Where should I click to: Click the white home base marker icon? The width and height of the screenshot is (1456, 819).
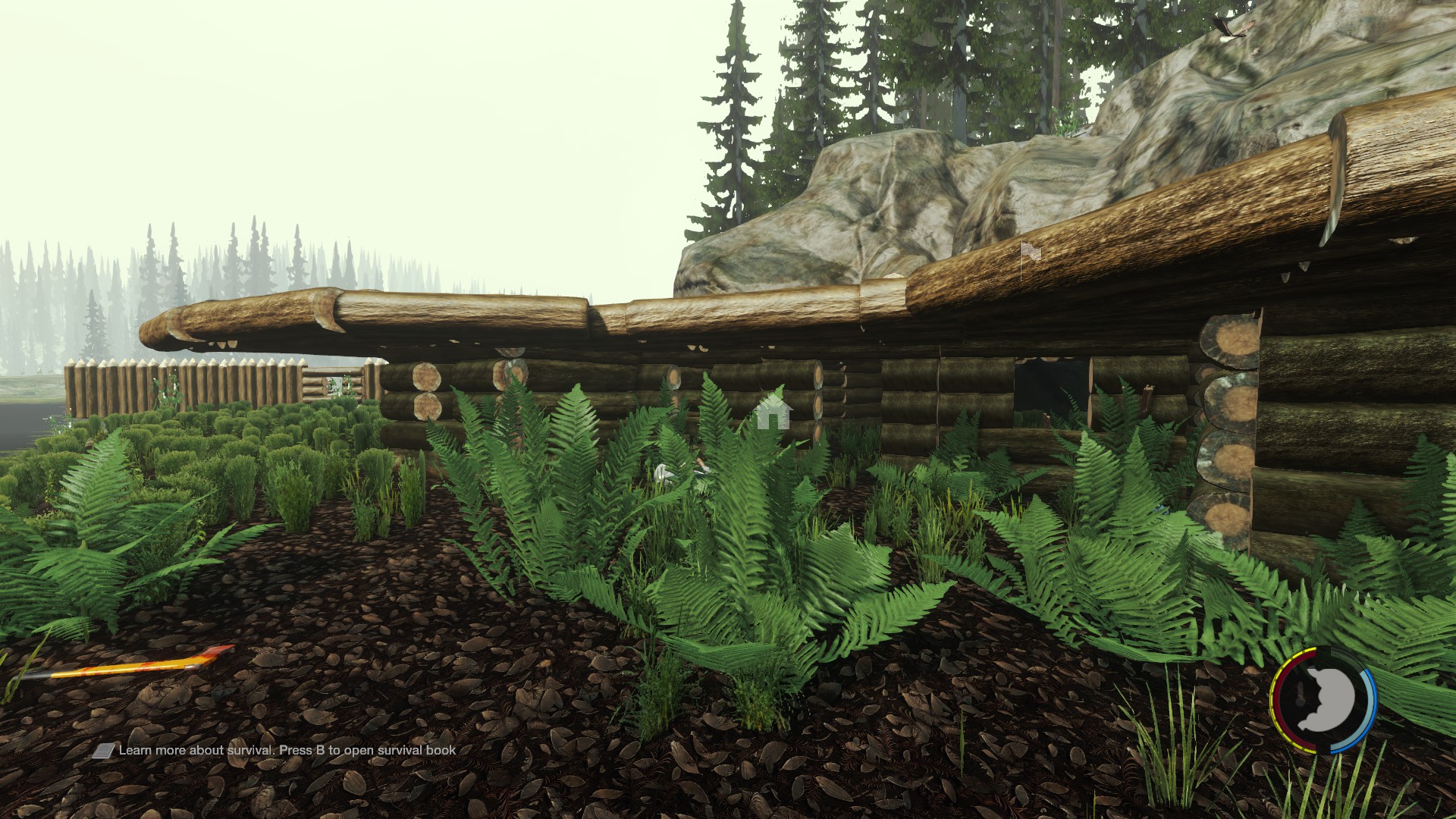773,412
